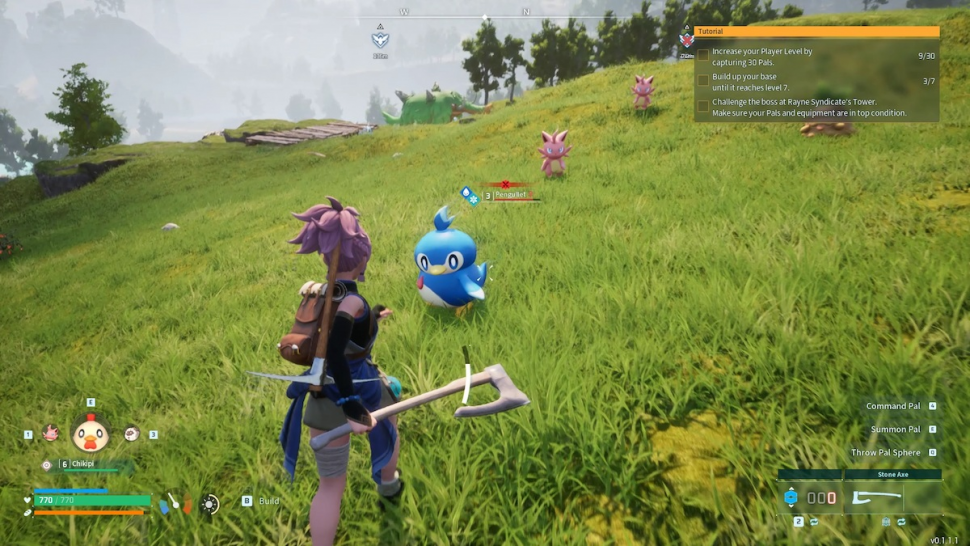Choose the Command Pal action label

tap(893, 406)
